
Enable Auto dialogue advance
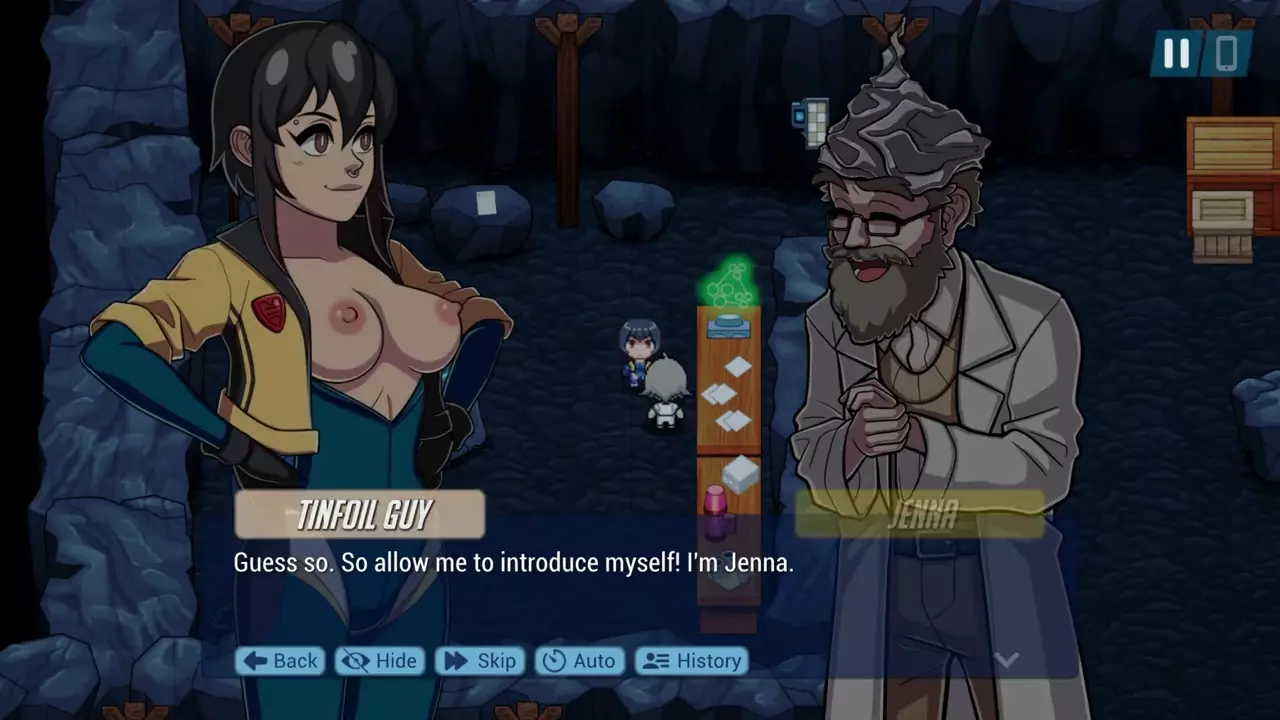click(x=580, y=661)
